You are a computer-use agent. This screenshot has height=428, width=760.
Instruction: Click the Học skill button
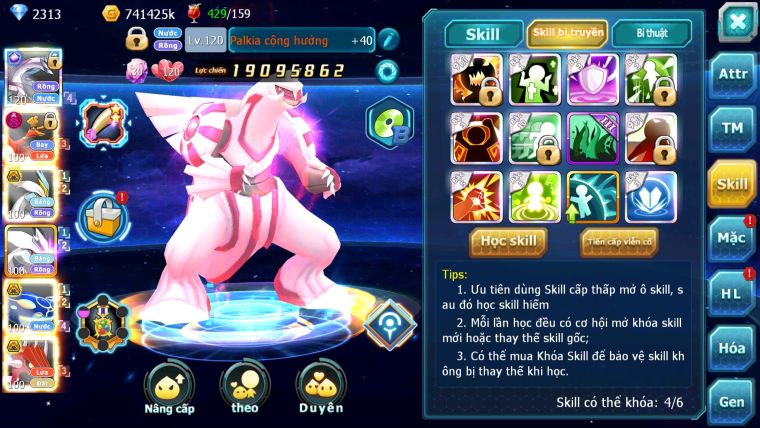point(509,241)
